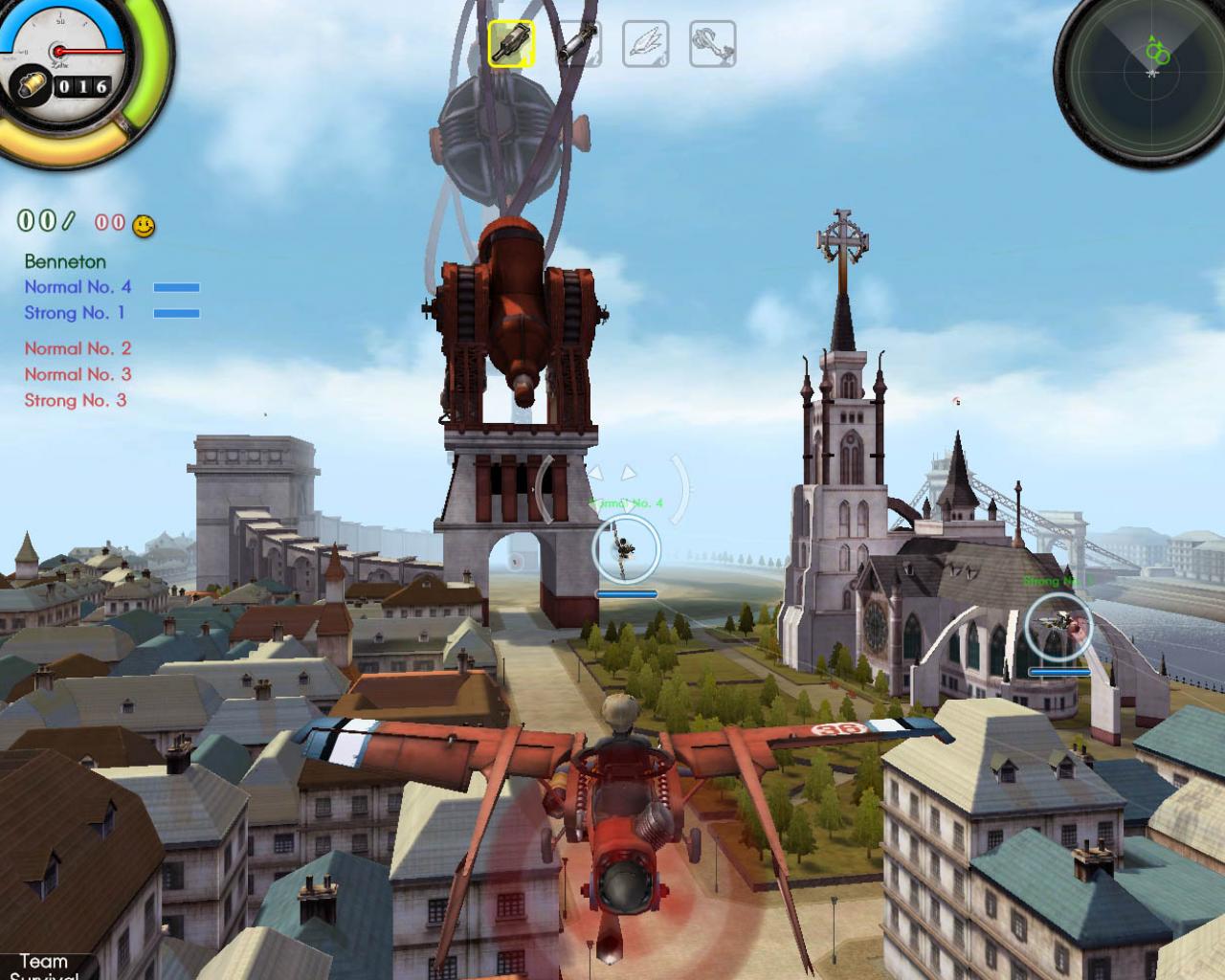Click enemy Strong No. 3 in the scoreboard
The width and height of the screenshot is (1225, 980).
click(73, 401)
